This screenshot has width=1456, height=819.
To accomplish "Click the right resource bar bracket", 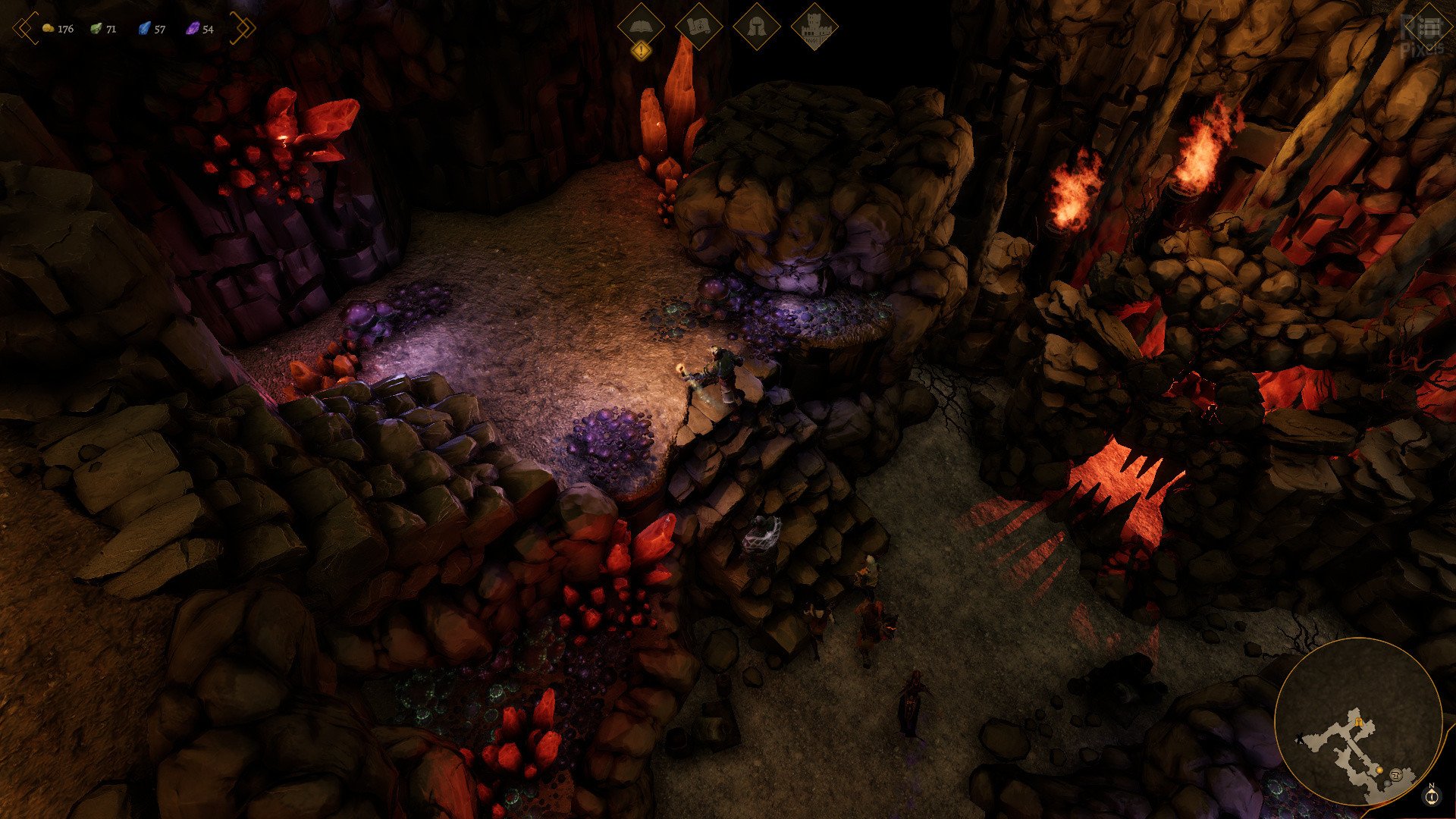I will click(243, 28).
